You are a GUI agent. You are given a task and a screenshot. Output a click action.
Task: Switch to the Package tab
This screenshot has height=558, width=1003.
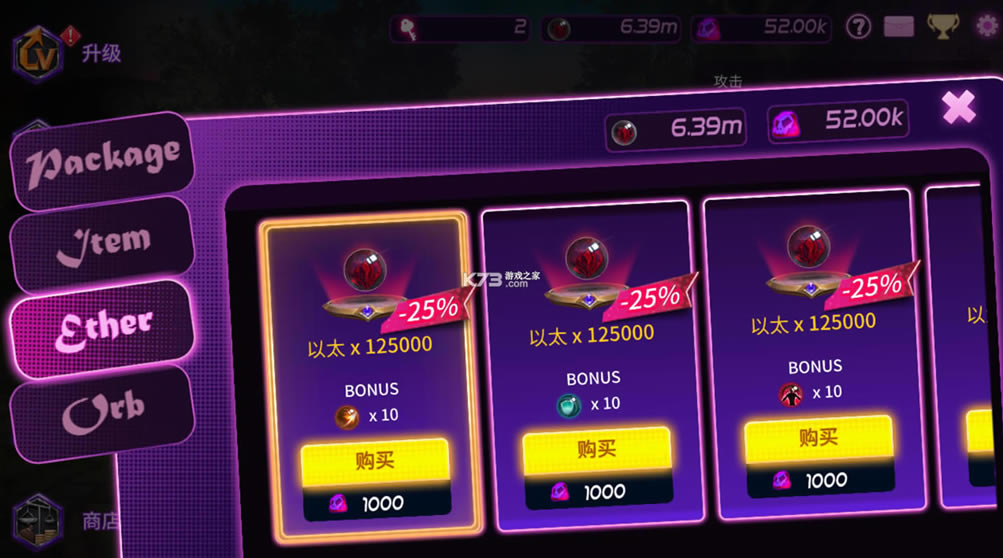point(102,160)
